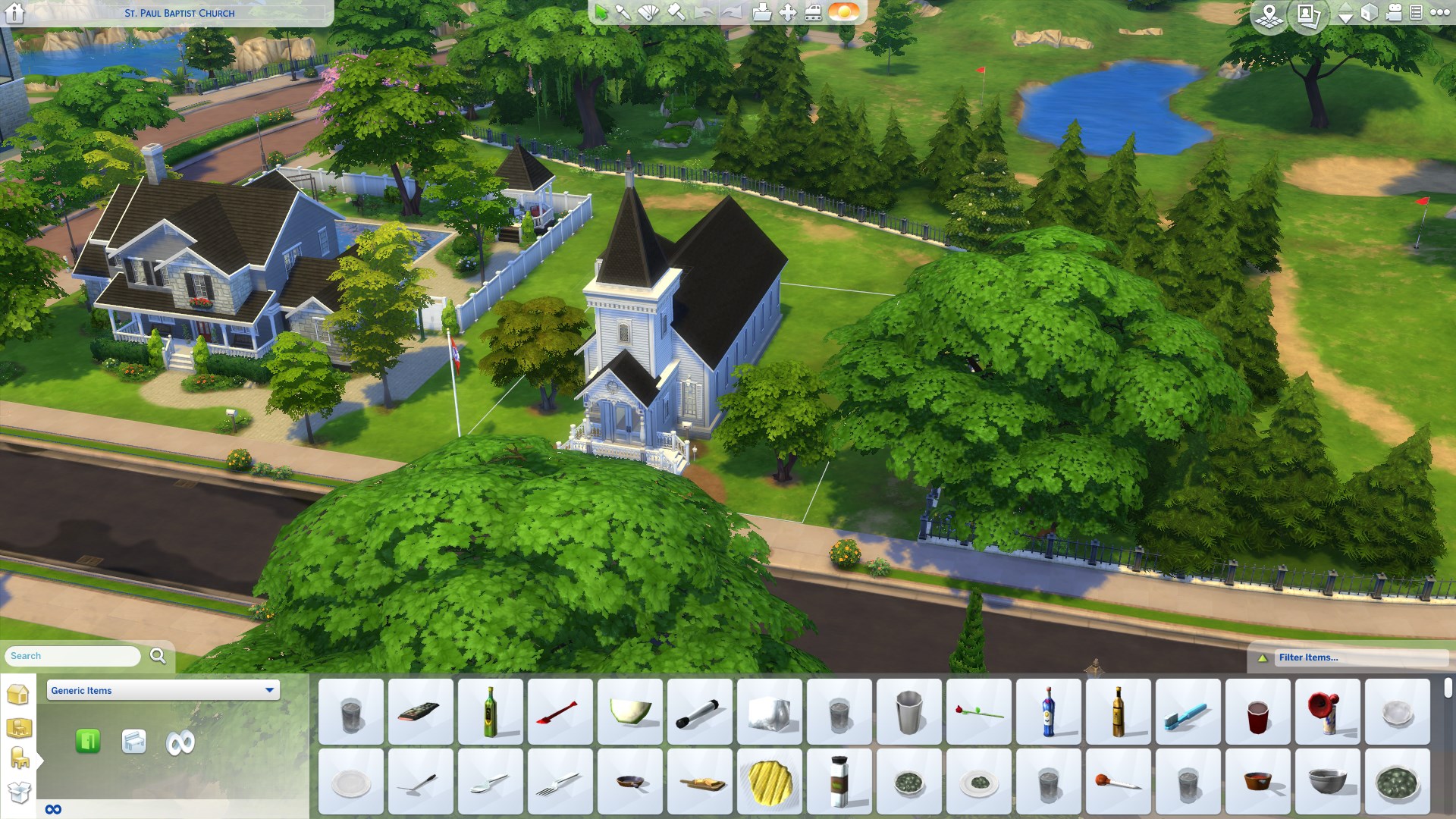Choose the sledgehammer tool
This screenshot has width=1456, height=819.
[676, 13]
